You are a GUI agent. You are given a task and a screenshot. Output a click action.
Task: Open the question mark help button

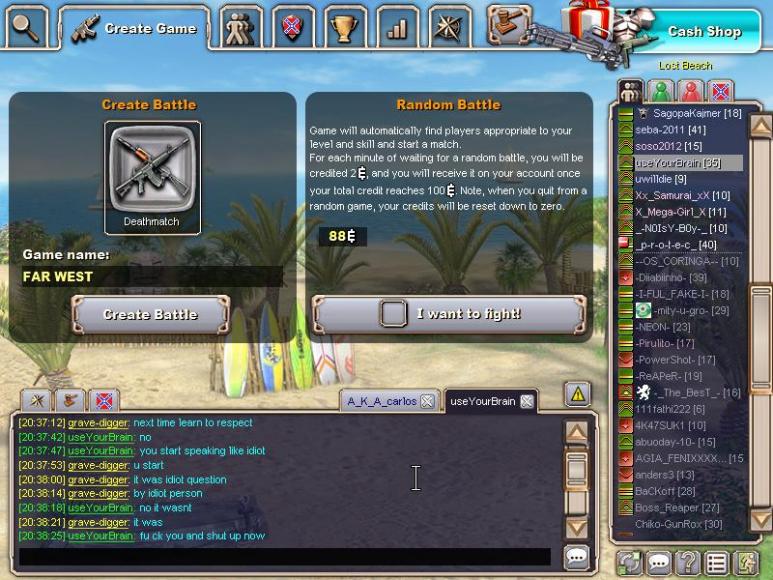687,563
